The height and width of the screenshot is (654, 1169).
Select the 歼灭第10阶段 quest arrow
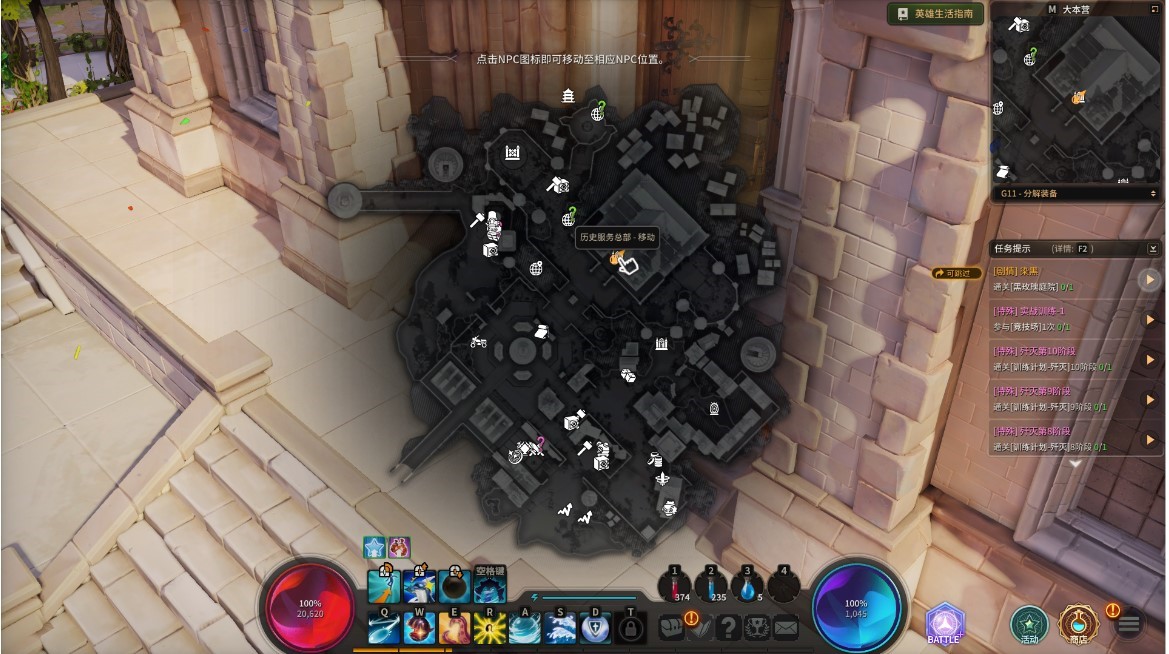[x=1150, y=359]
